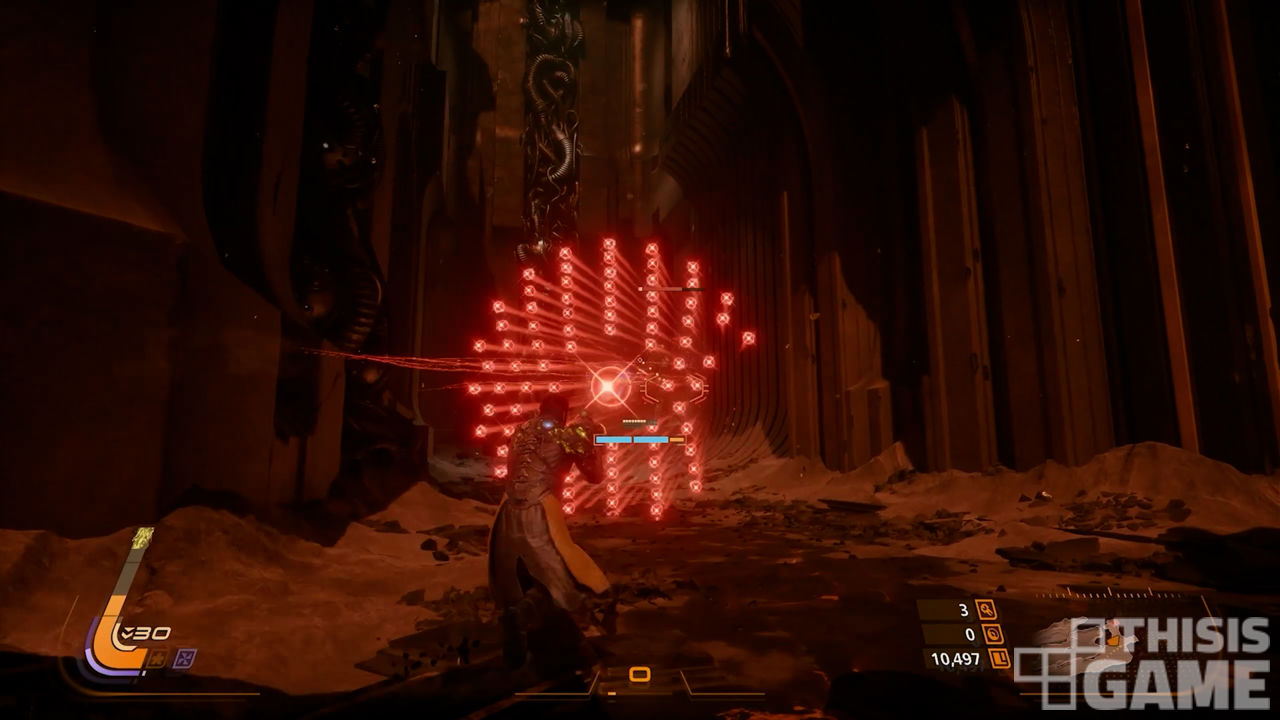Click the obolites currency icon
This screenshot has width=1280, height=720.
(999, 658)
